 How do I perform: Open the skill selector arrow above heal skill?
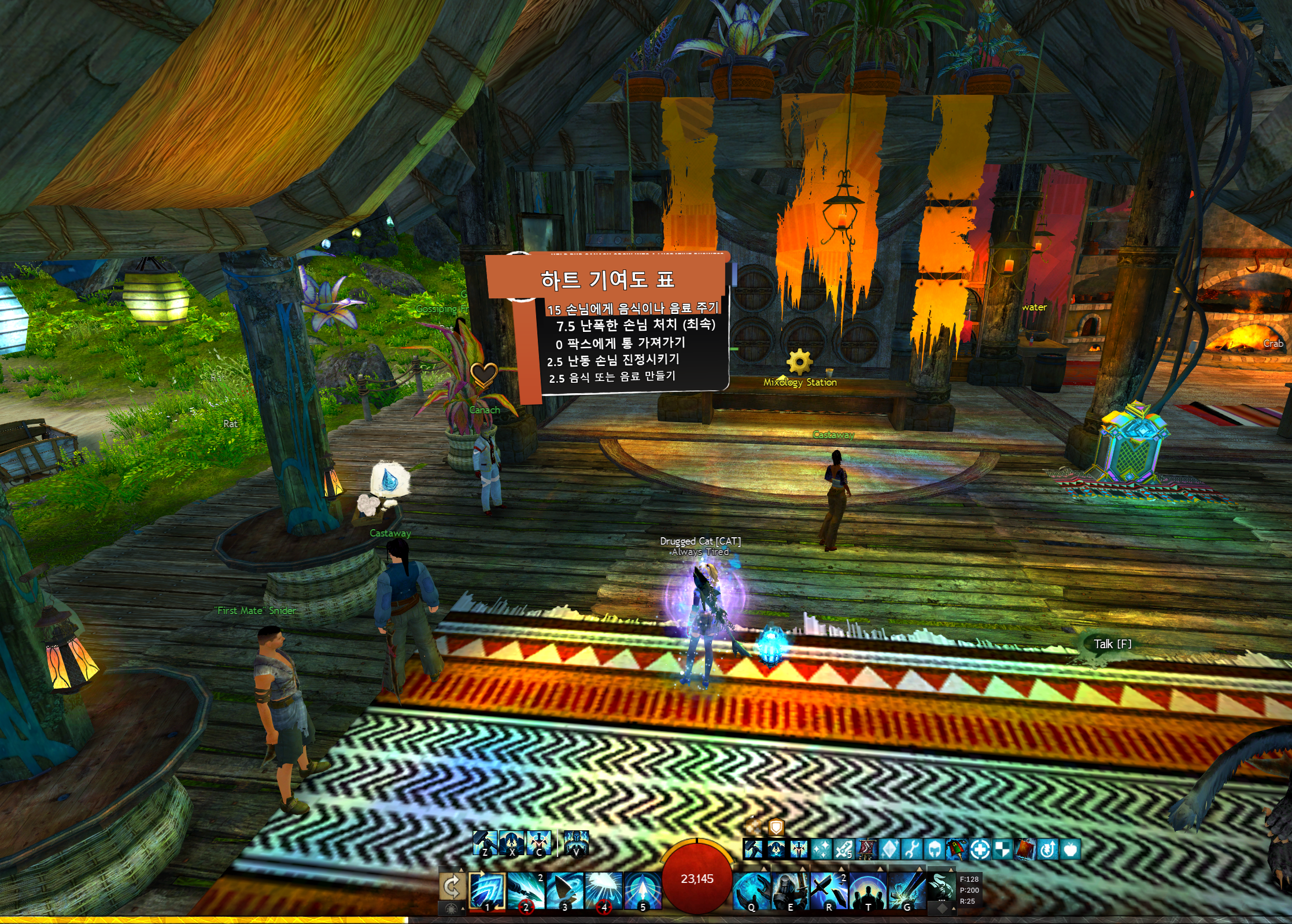coord(765,868)
